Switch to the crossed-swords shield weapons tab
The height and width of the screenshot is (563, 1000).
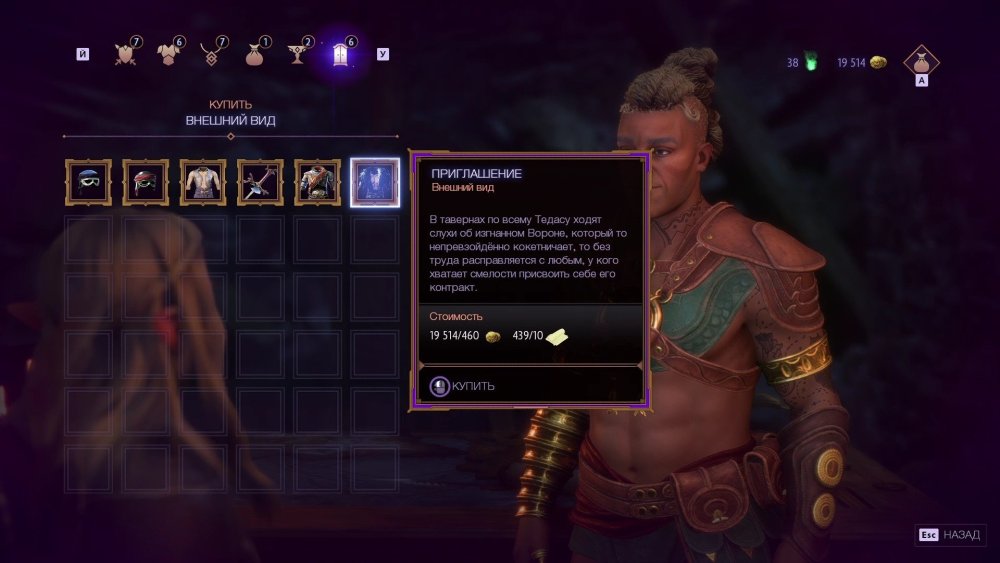coord(125,54)
